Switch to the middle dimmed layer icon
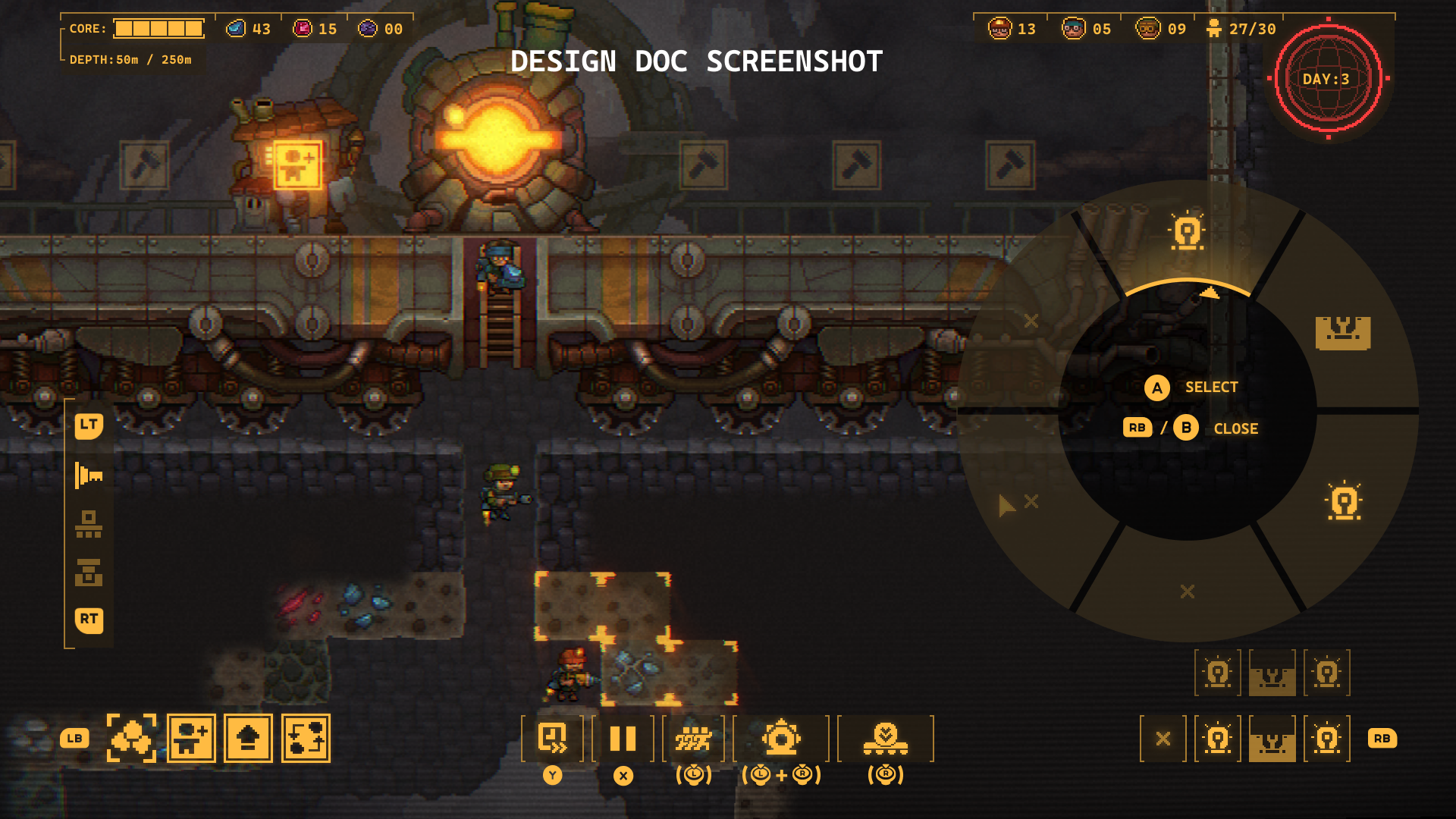Image resolution: width=1456 pixels, height=819 pixels. (89, 523)
